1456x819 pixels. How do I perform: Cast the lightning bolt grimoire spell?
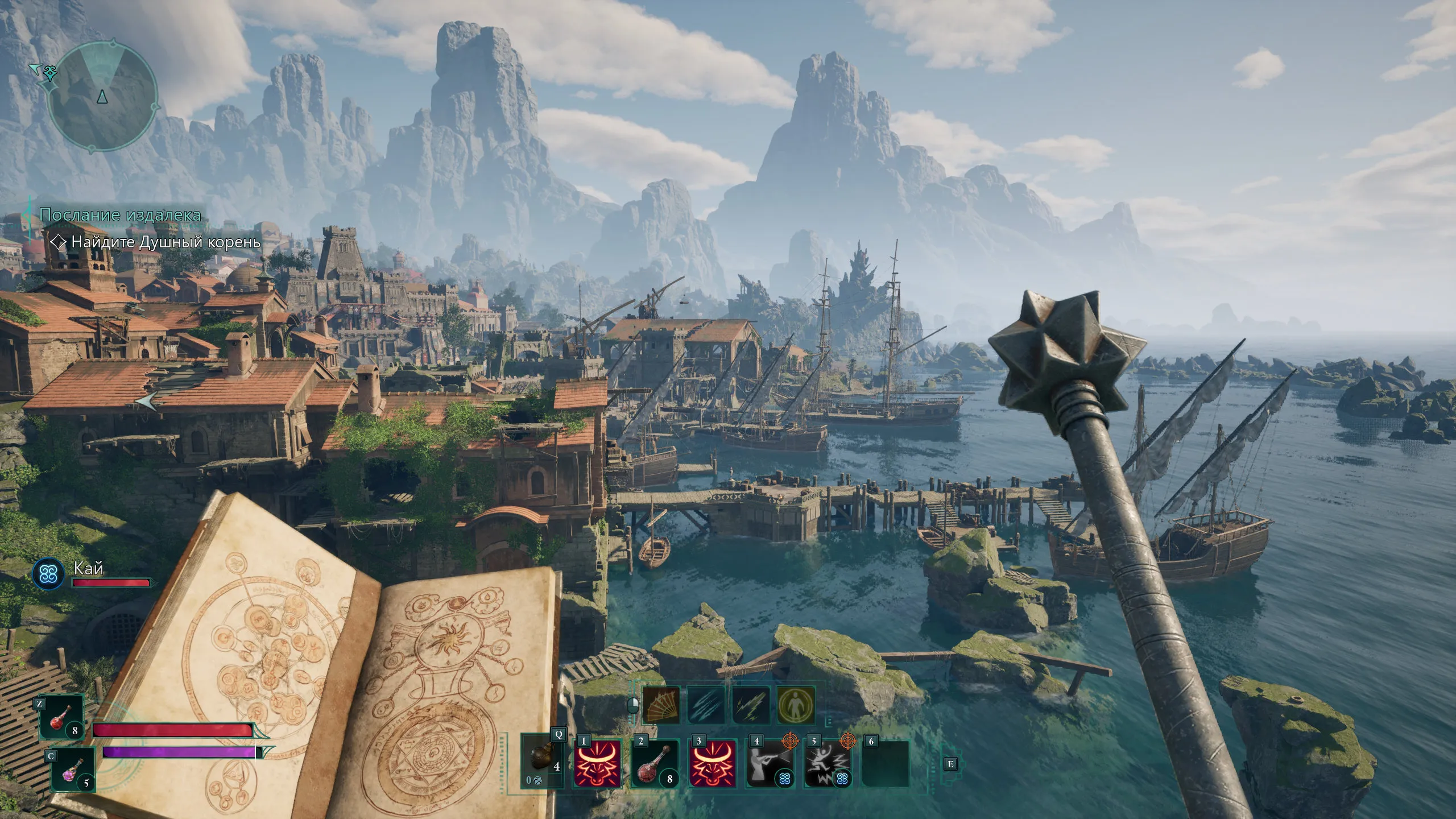click(751, 705)
